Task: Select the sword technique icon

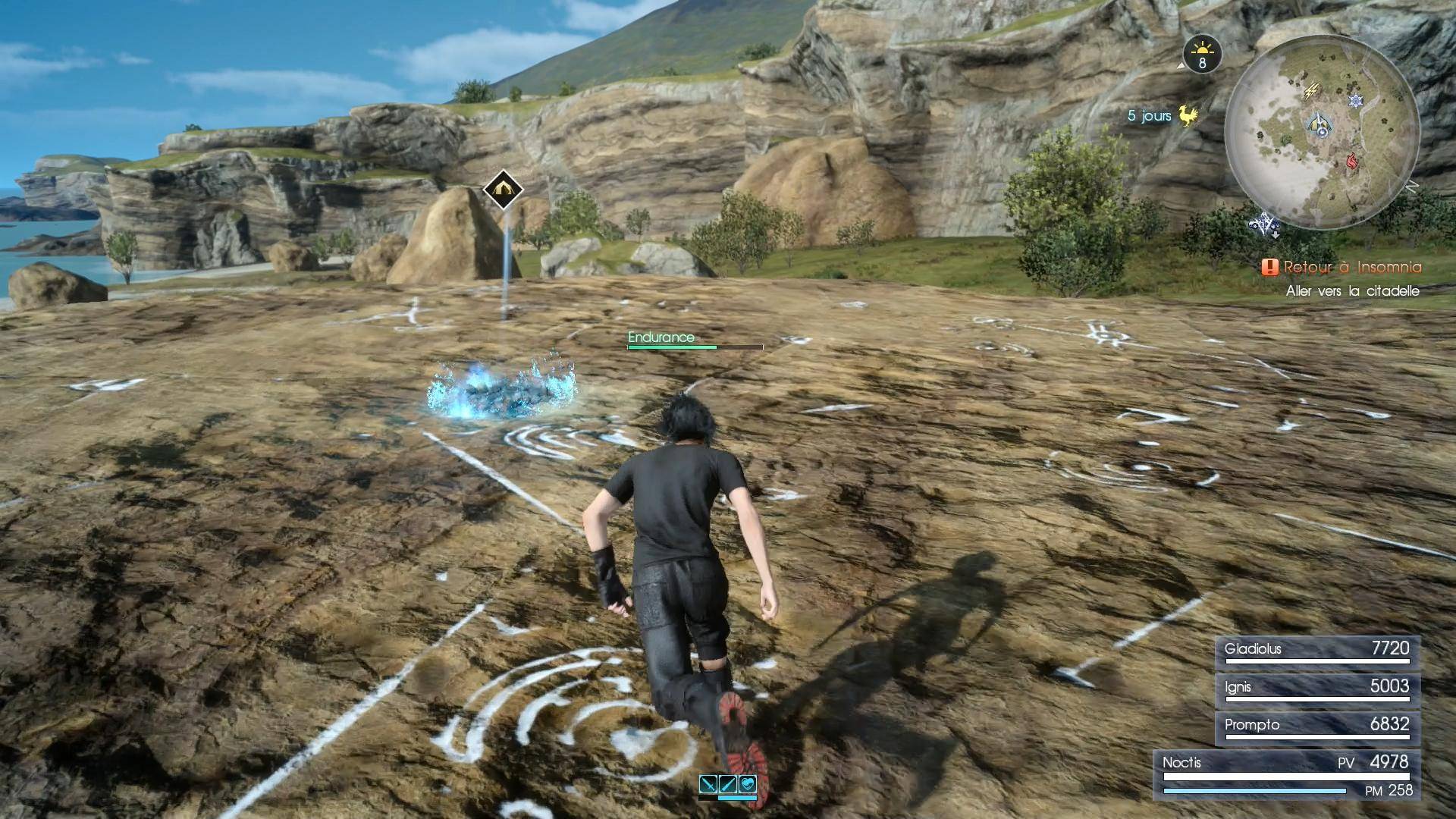Action: [x=708, y=784]
